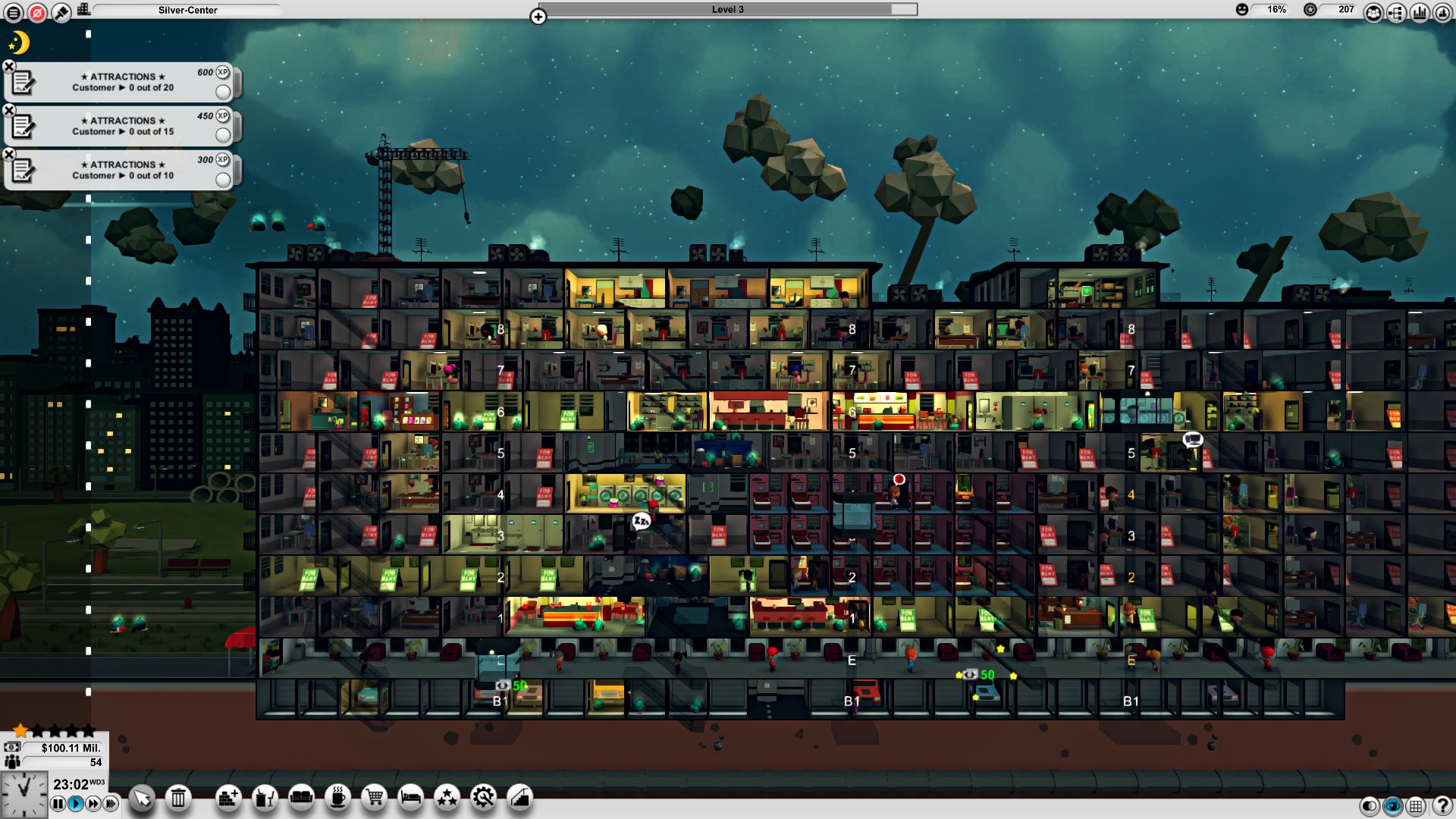This screenshot has width=1456, height=819.
Task: Select the demolish trash tool
Action: (x=177, y=798)
